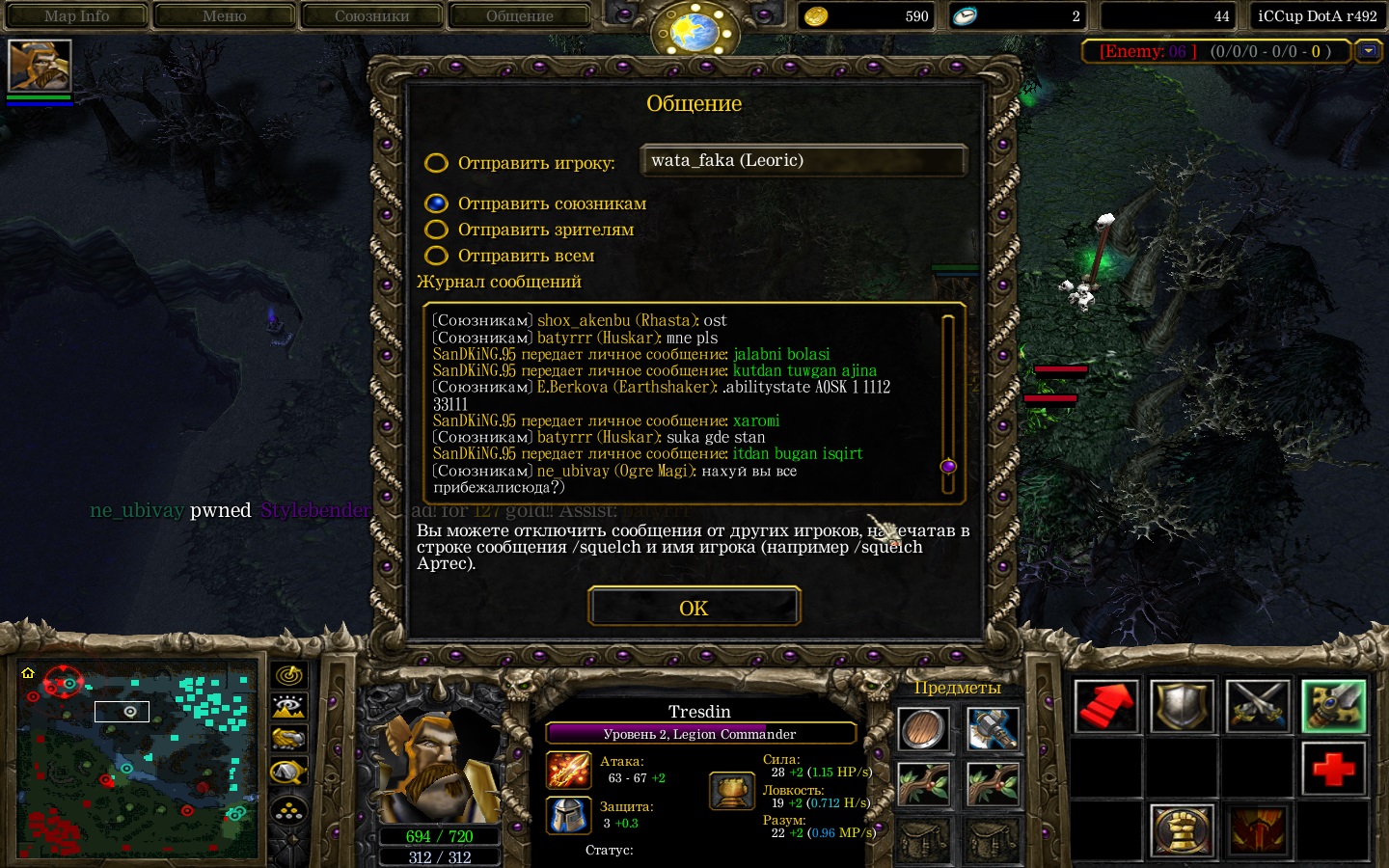Open hero skills with red cross button
This screenshot has width=1389, height=868.
pos(1333,769)
